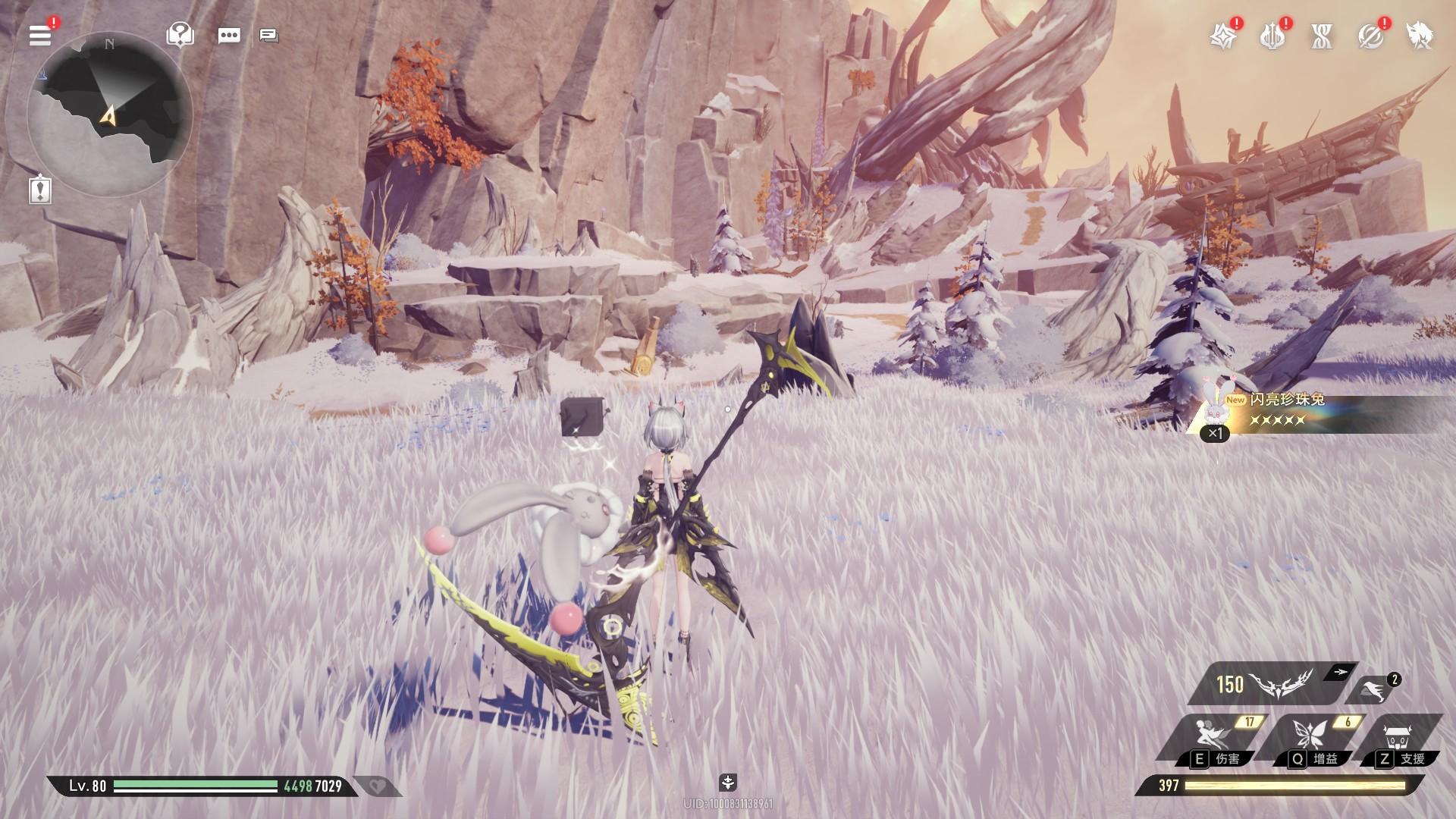Activate the 支援 support skill

point(1399,738)
